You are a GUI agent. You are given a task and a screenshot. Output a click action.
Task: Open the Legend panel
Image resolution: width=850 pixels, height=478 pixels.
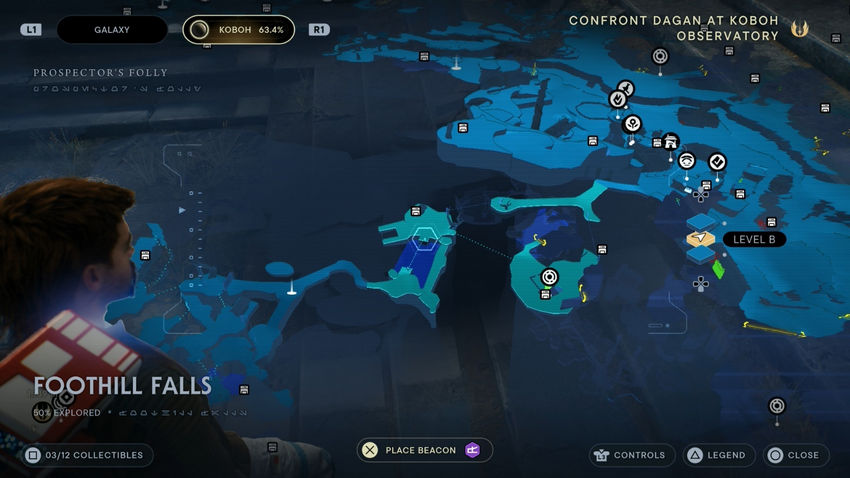[x=717, y=455]
